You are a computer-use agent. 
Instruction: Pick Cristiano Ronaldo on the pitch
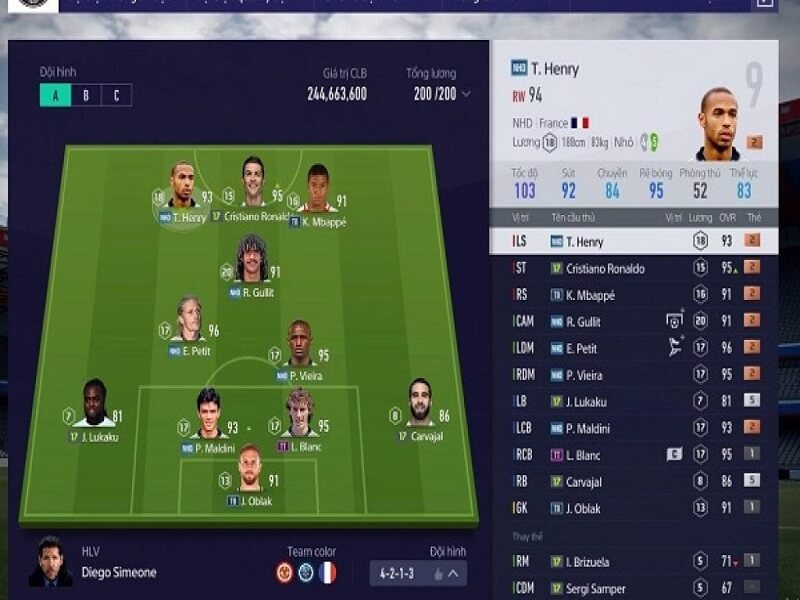coord(252,183)
